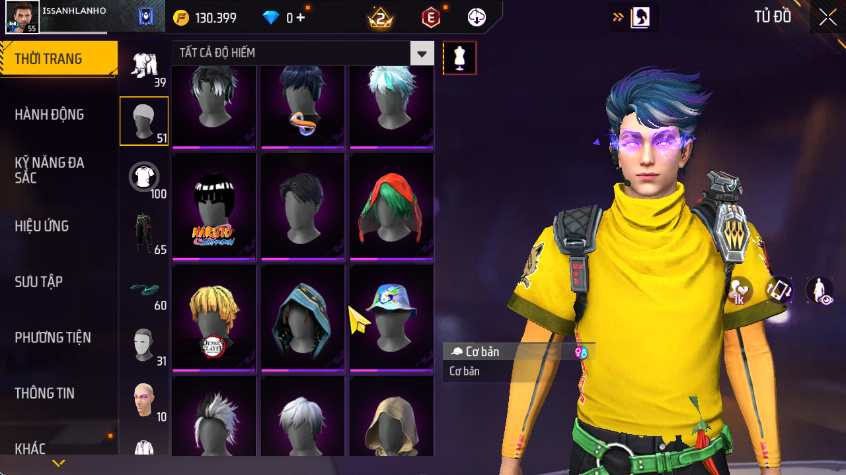
Task: Switch to the Thời Trang tab
Action: (50, 60)
